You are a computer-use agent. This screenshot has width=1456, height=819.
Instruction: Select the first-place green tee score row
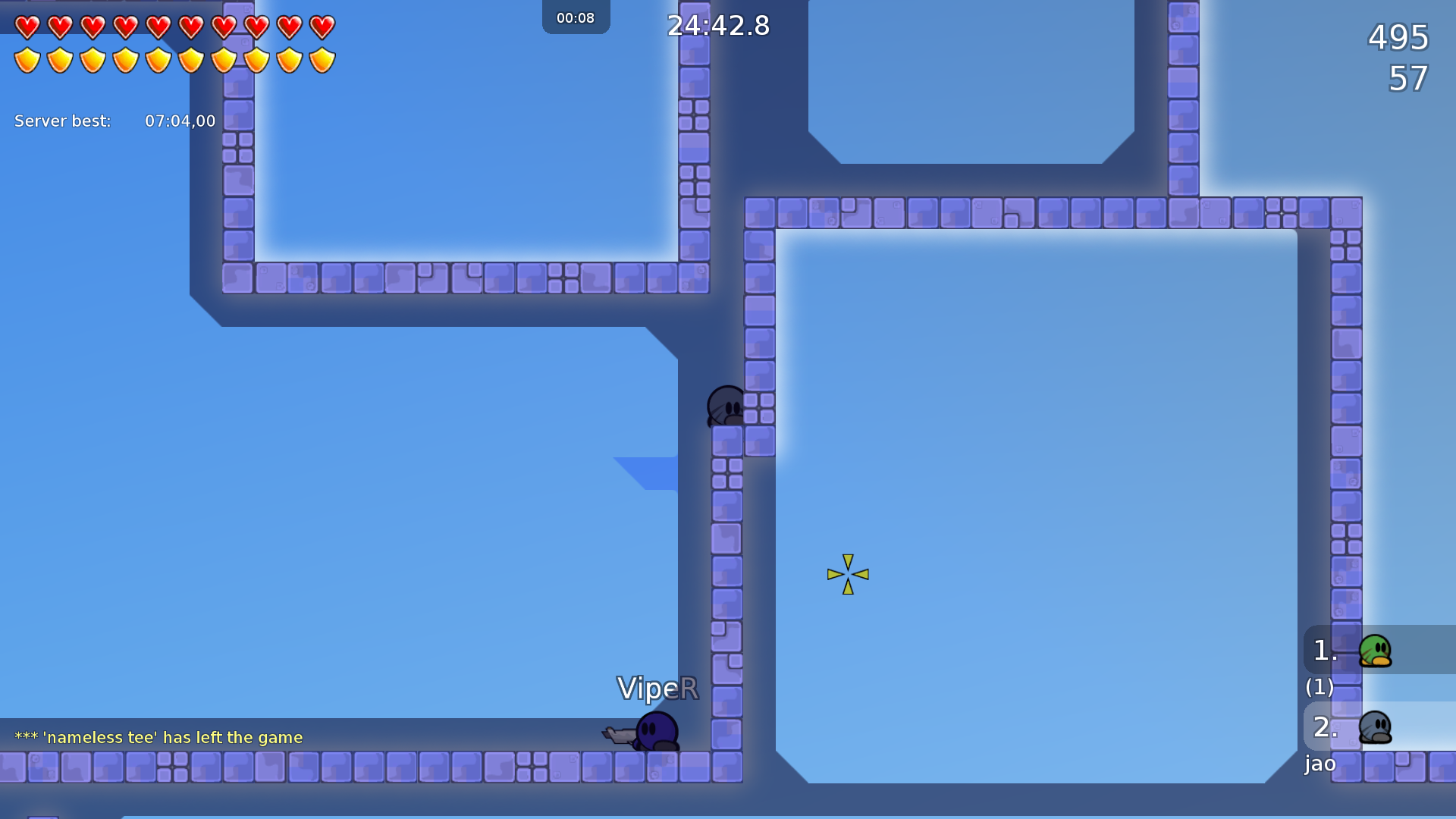click(1377, 650)
